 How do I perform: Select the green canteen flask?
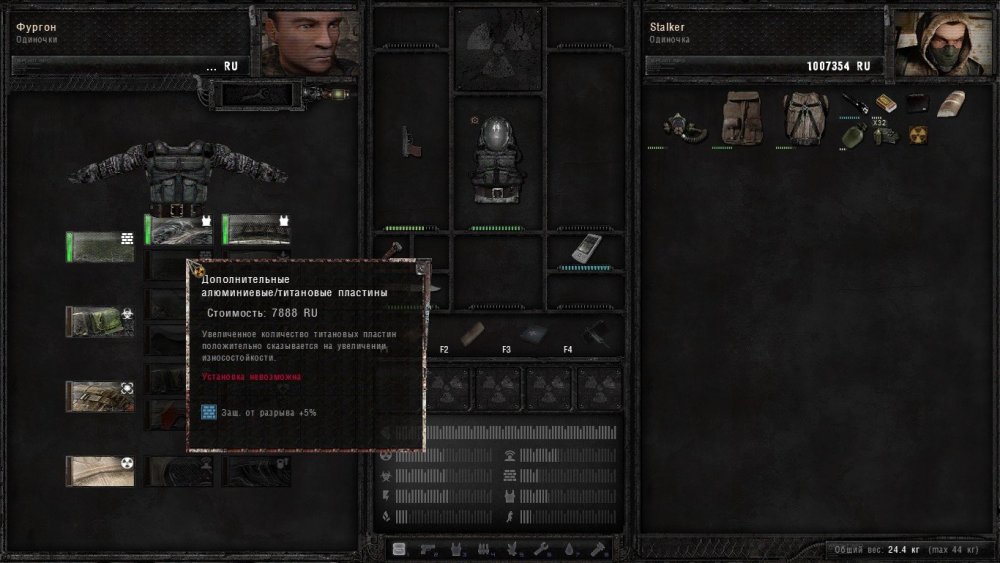(851, 134)
